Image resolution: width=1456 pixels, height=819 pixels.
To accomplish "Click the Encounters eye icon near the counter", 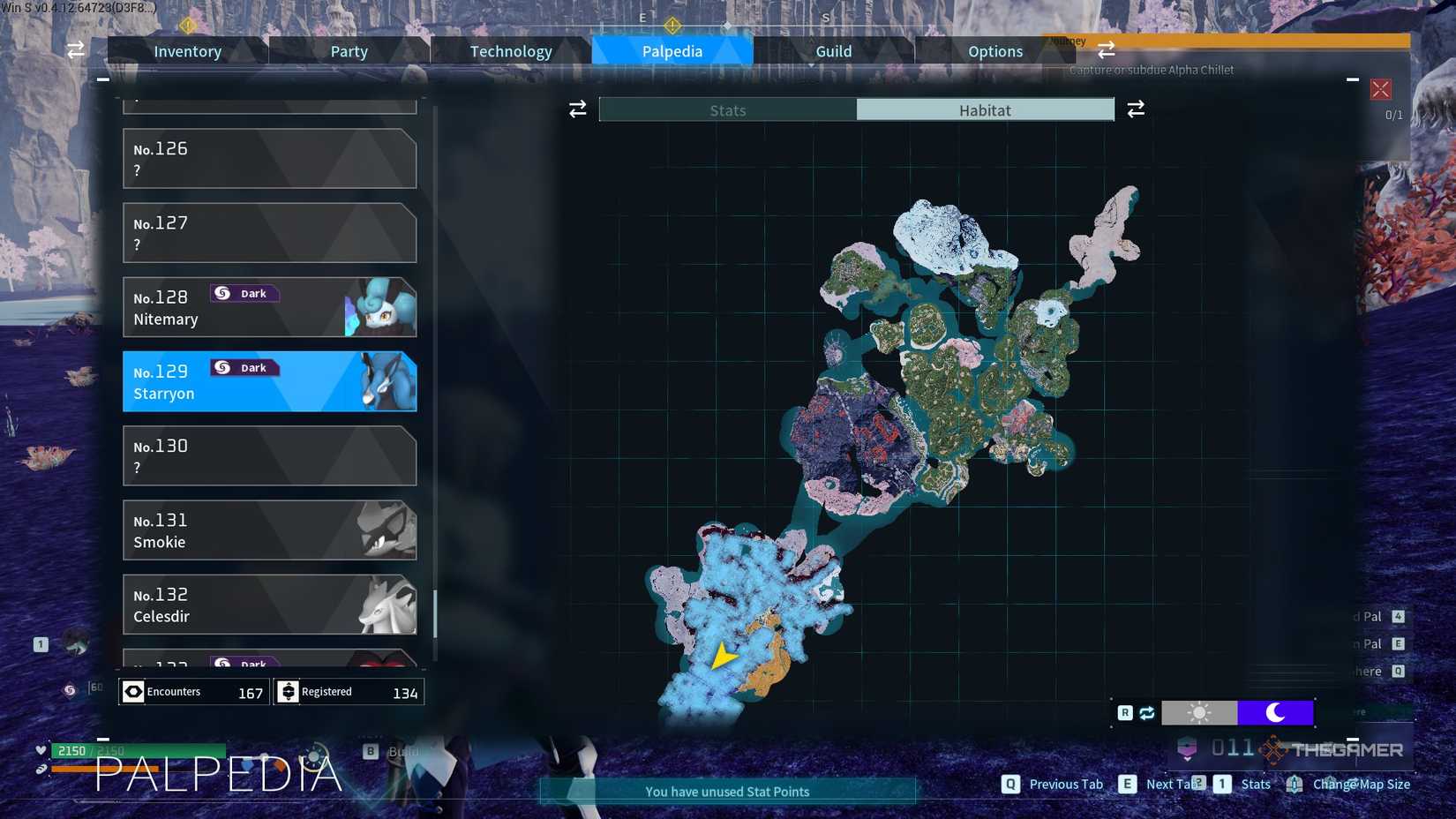I will tap(134, 691).
